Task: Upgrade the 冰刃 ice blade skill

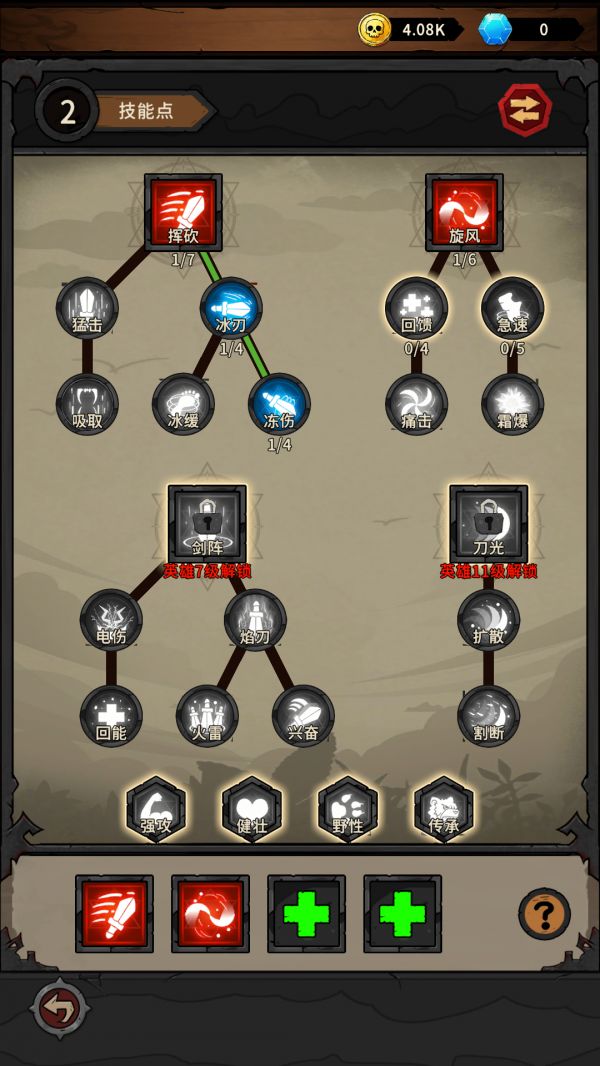Action: (x=231, y=307)
